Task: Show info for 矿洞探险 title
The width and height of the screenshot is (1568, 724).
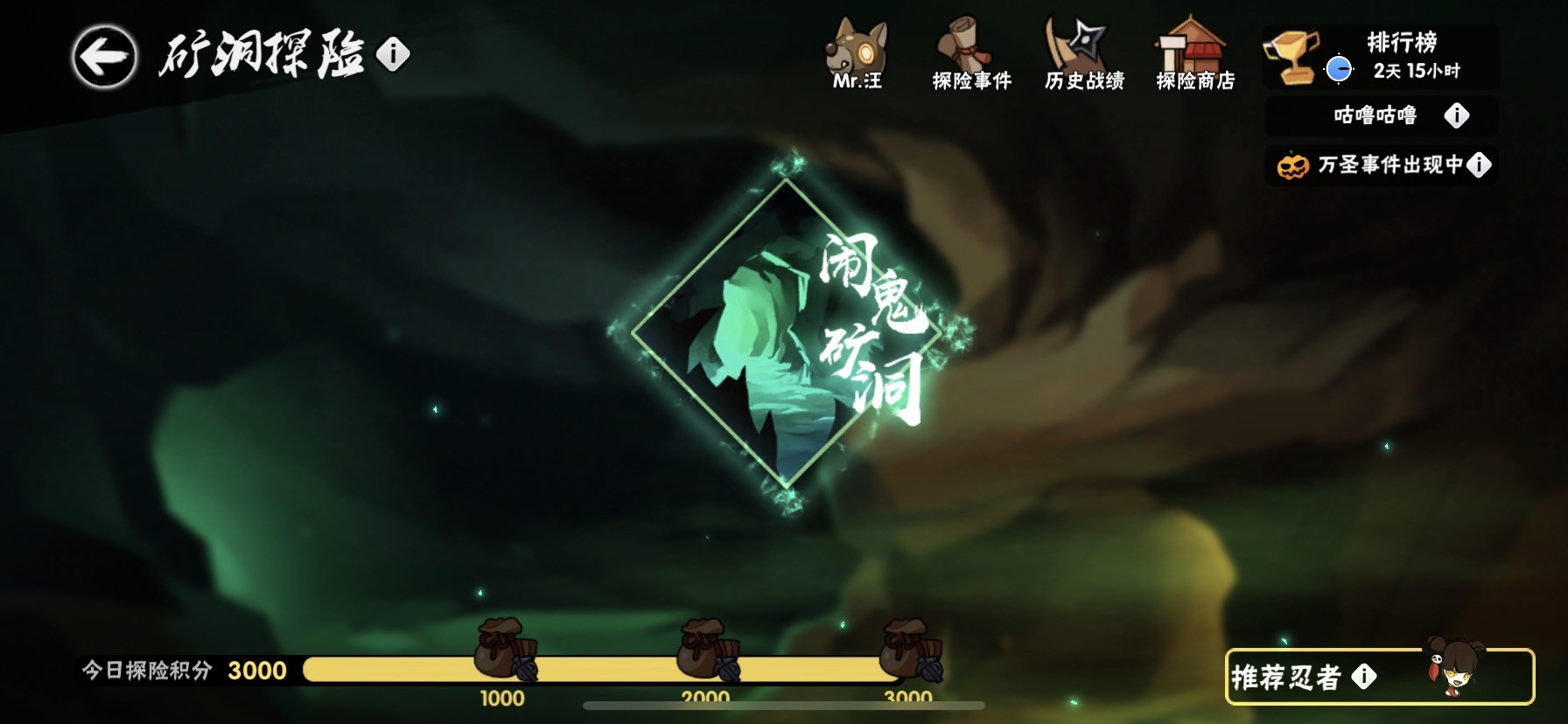Action: click(393, 54)
